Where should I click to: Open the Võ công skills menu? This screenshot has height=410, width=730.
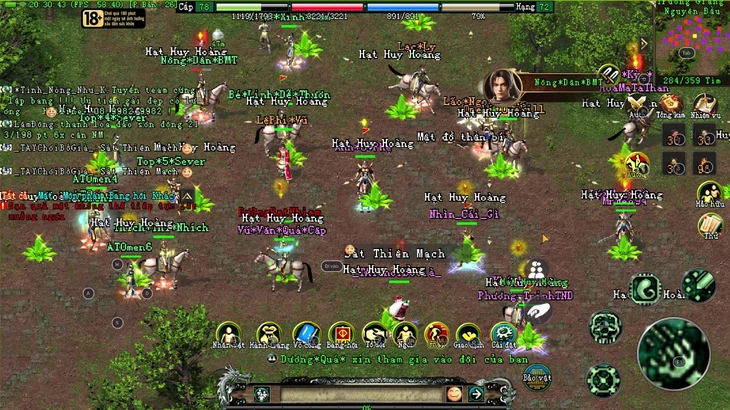tap(306, 334)
